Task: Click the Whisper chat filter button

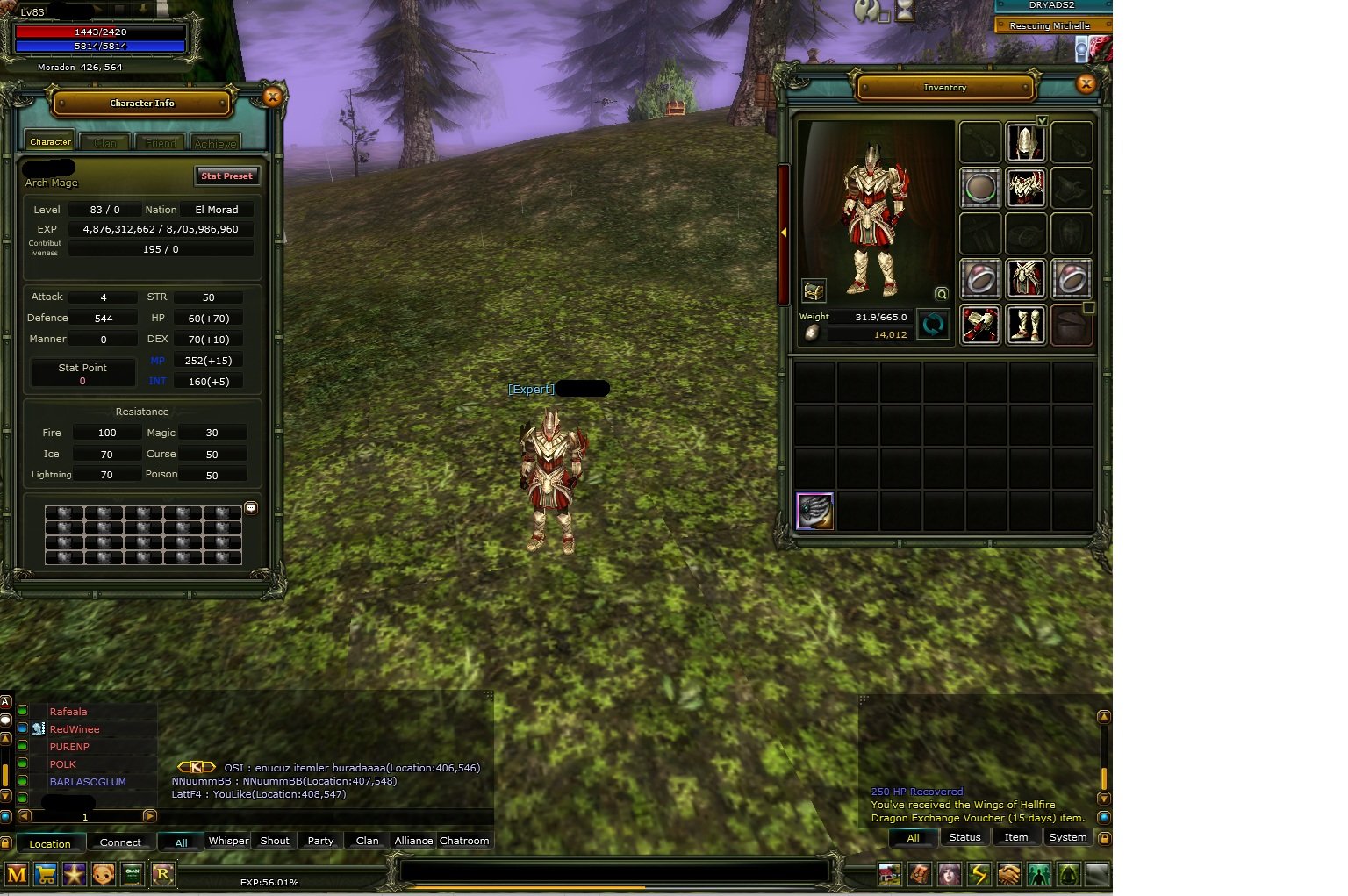Action: (227, 840)
